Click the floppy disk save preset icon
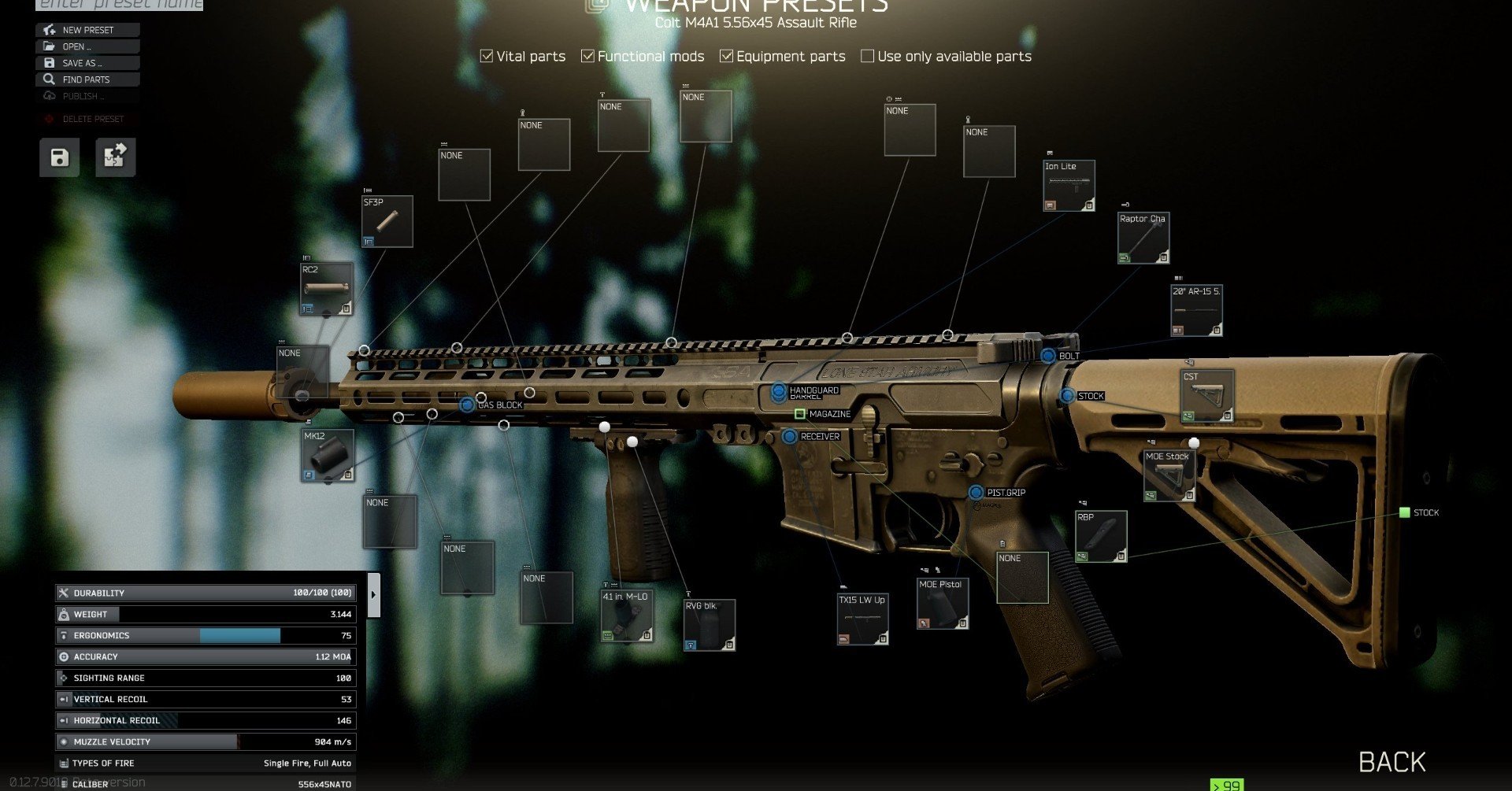 [x=58, y=157]
